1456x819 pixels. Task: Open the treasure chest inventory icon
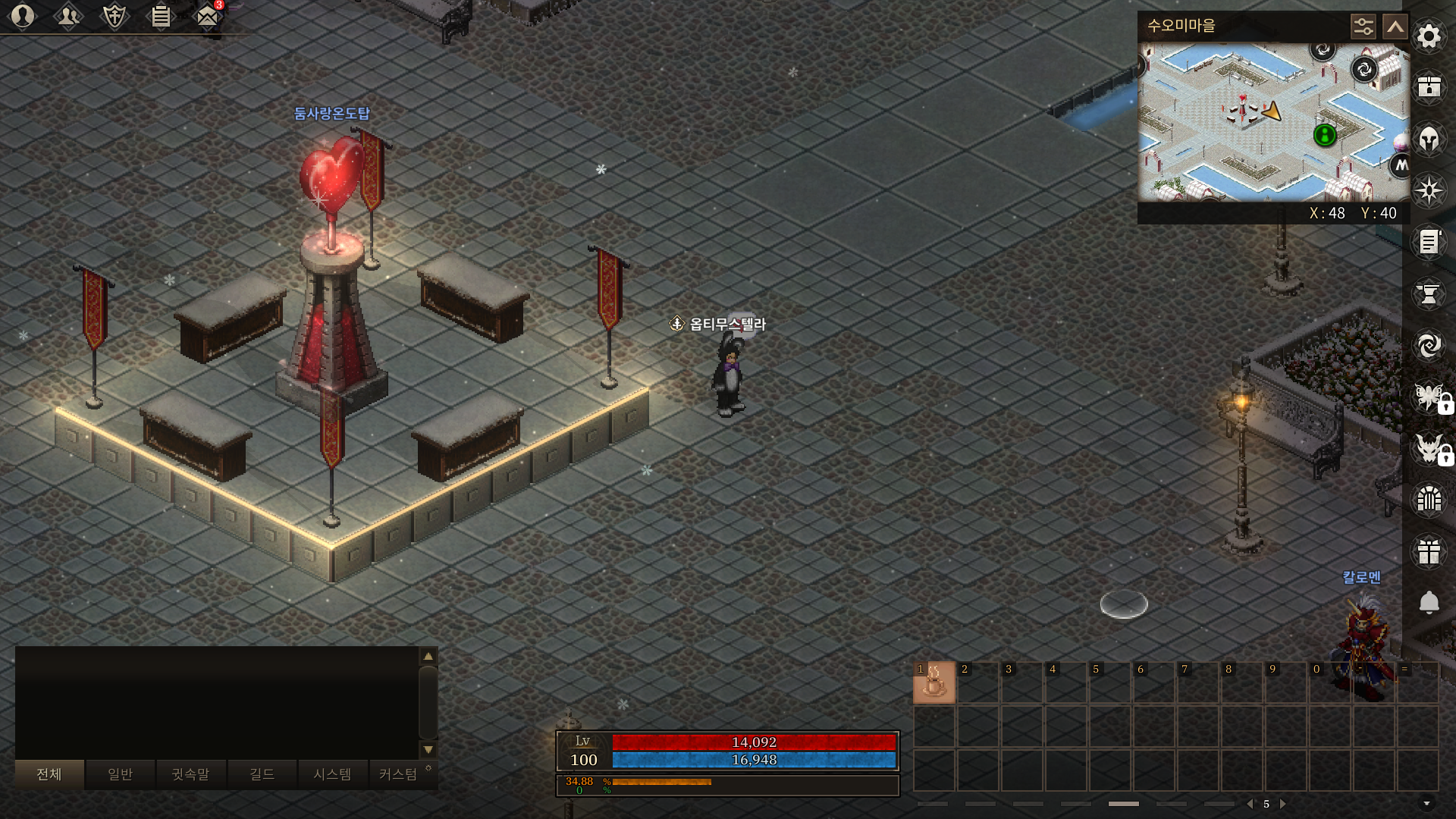tap(1429, 87)
